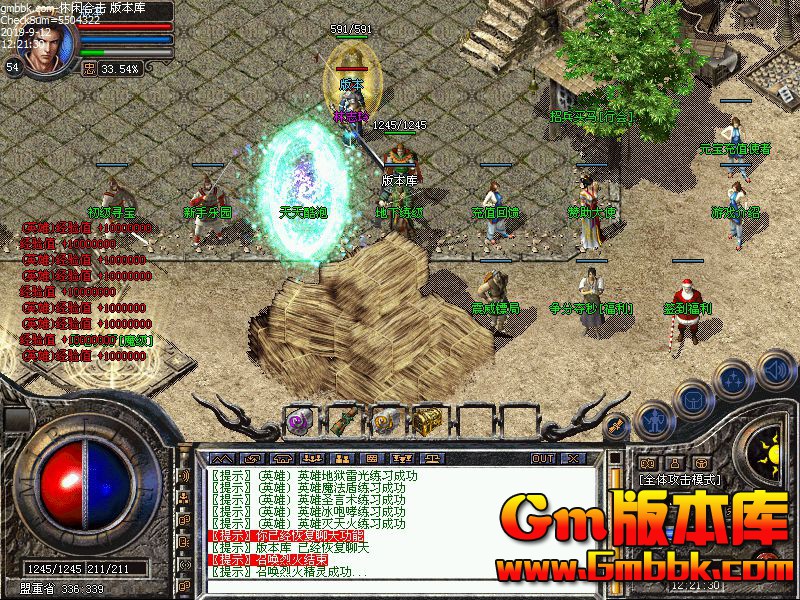The image size is (800, 600).
Task: Open the golden treasure chest belt item
Action: coord(429,418)
